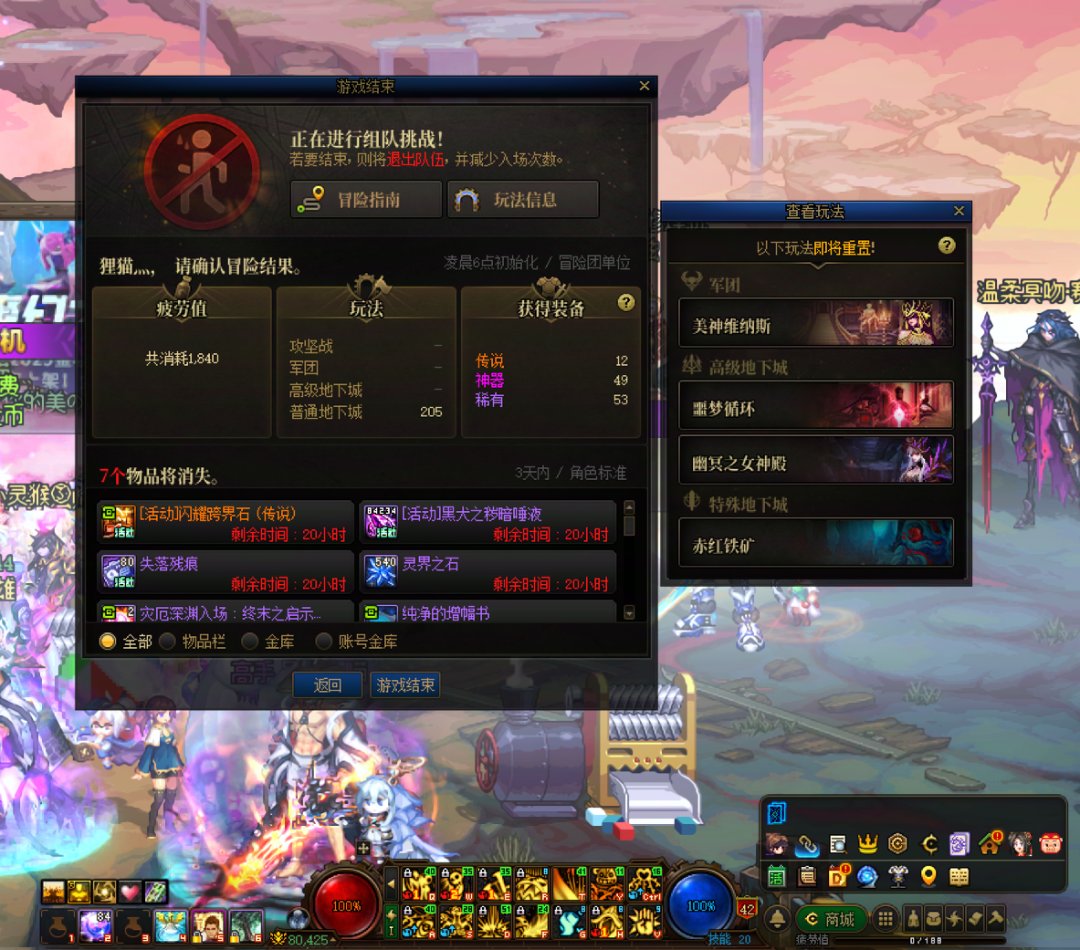The width and height of the screenshot is (1080, 950).
Task: Select the 物品栏 filter option
Action: pos(167,642)
